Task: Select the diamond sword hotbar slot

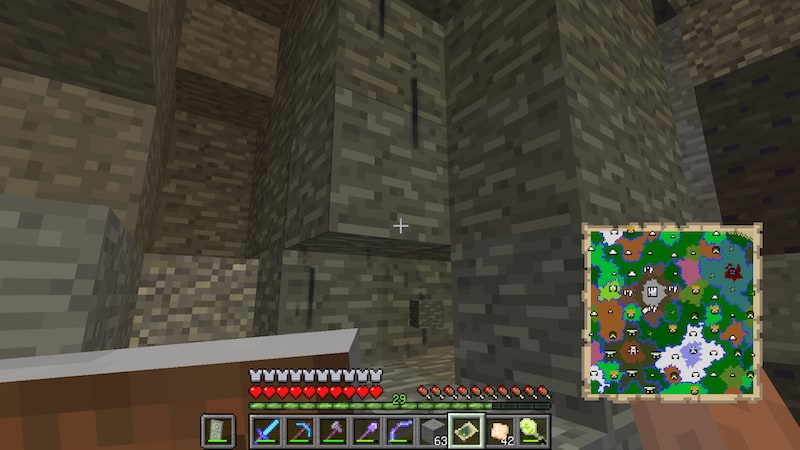Action: [x=266, y=431]
